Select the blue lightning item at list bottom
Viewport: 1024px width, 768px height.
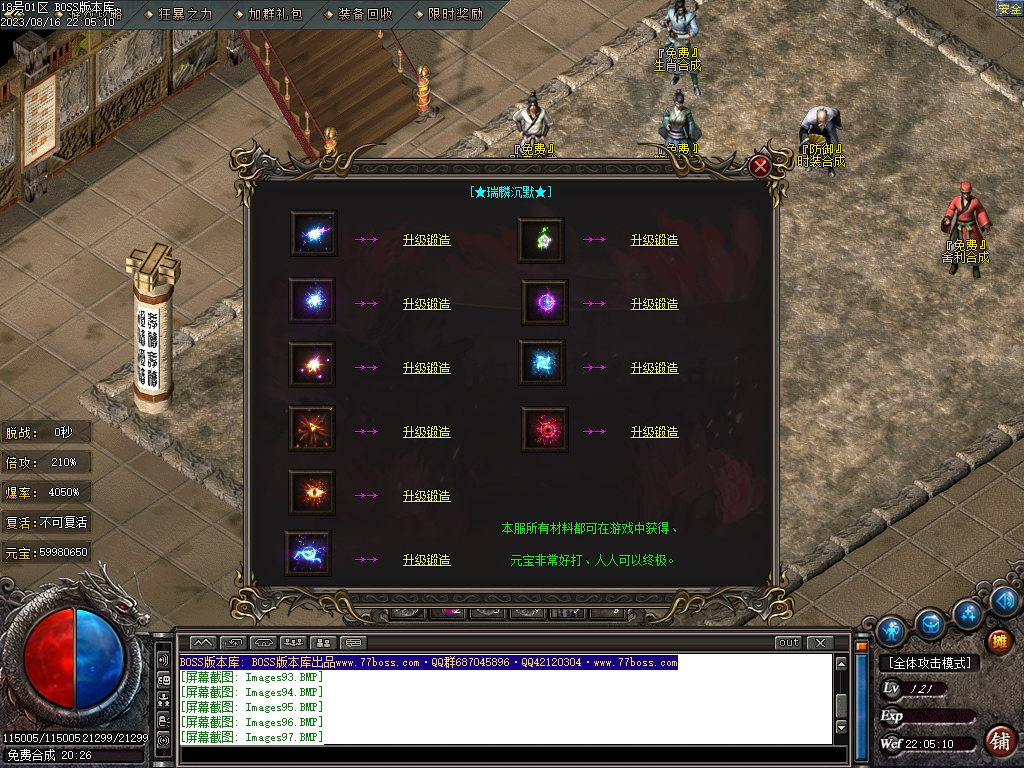coord(308,553)
